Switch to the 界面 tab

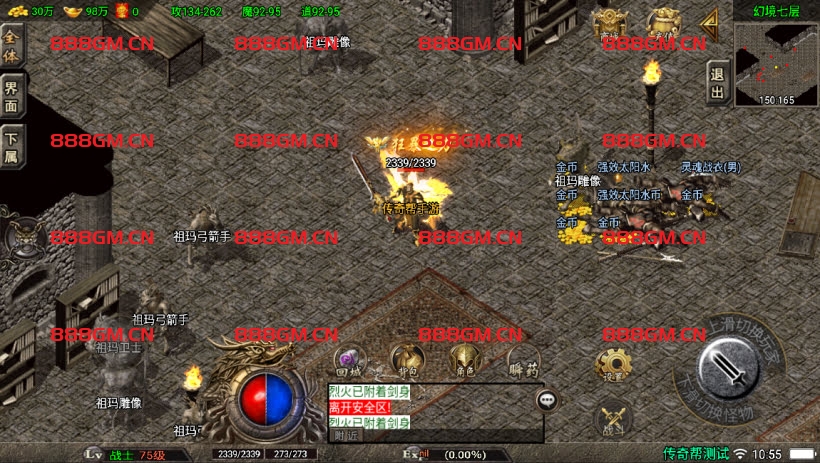pos(12,96)
